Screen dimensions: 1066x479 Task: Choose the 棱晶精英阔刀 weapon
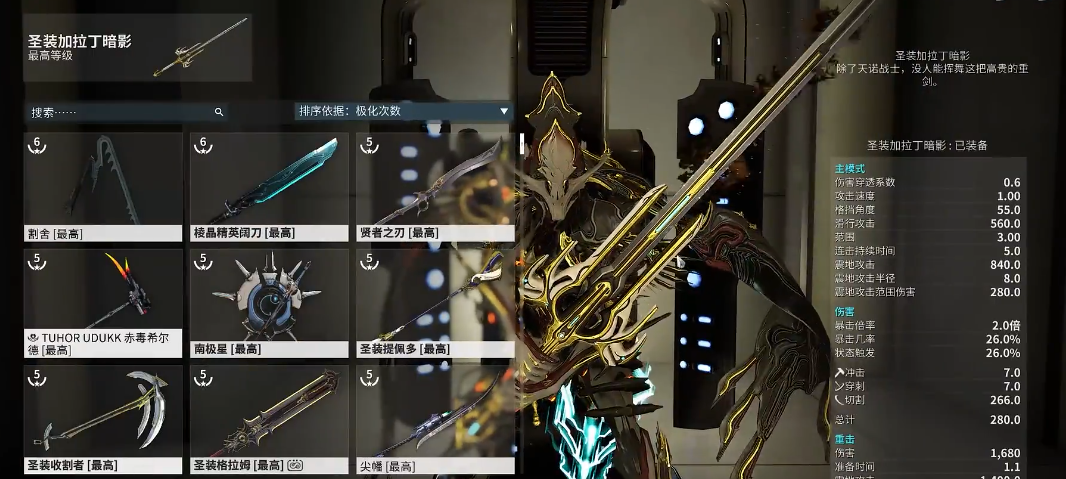(x=269, y=187)
